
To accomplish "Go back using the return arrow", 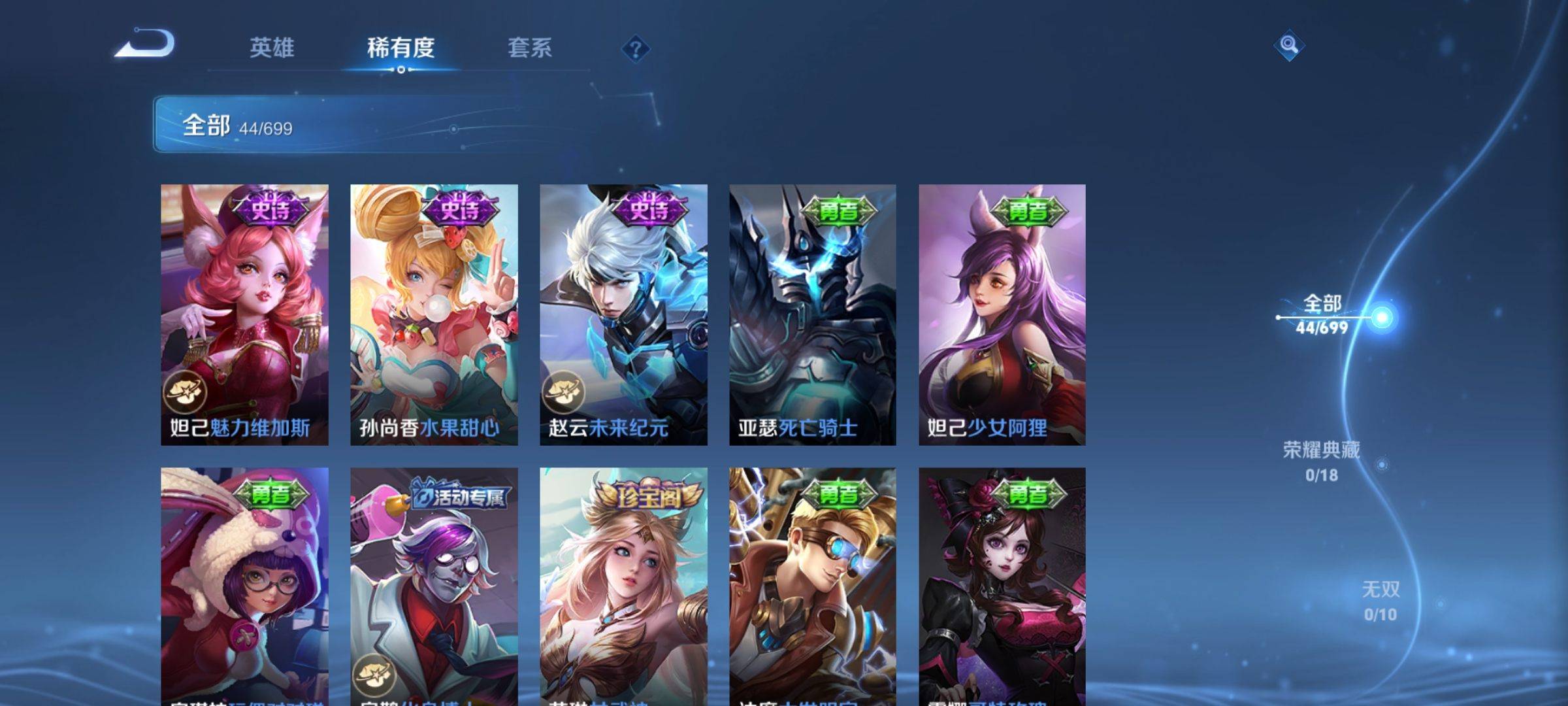I will [x=145, y=44].
